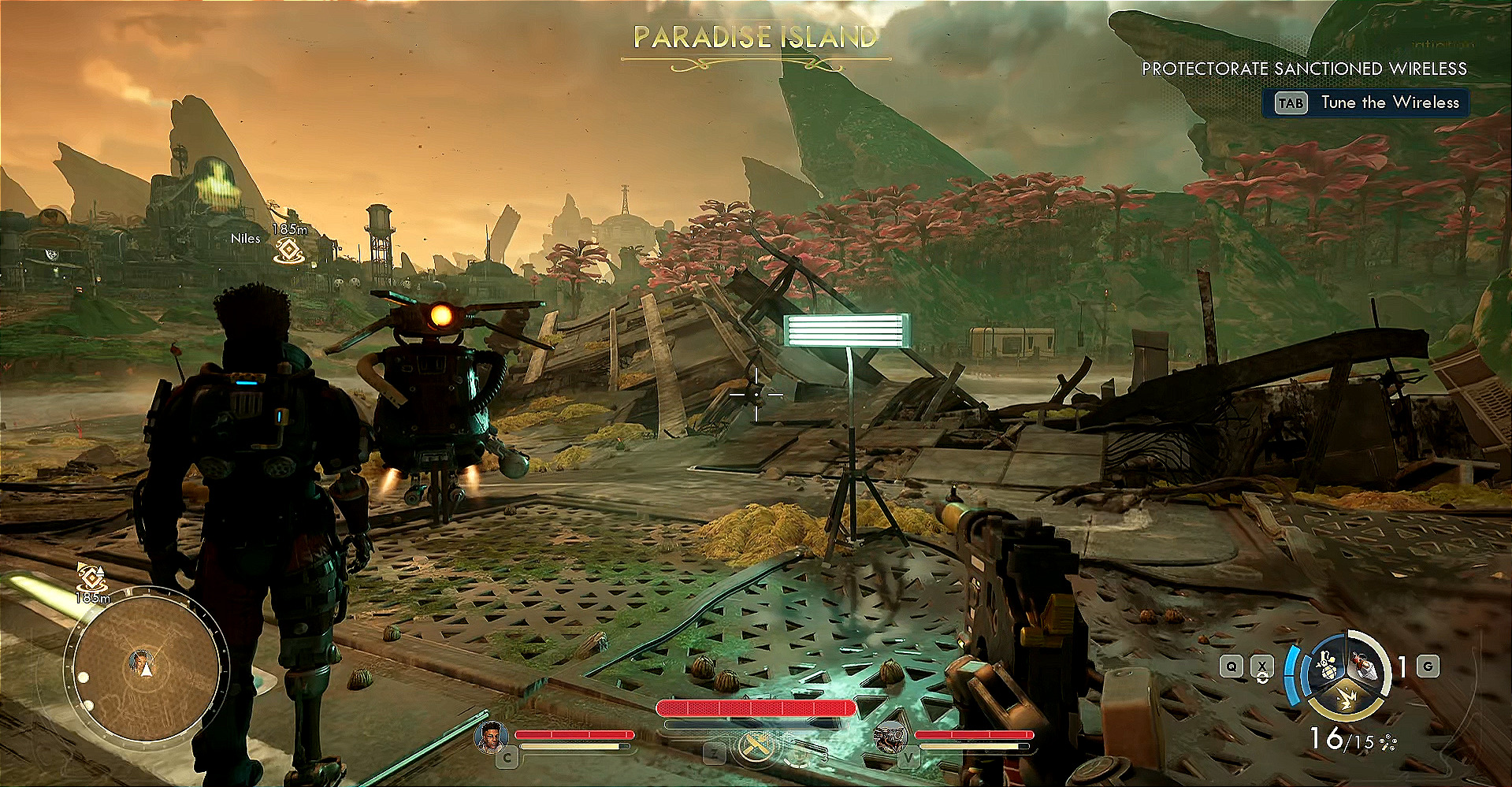1512x787 pixels.
Task: Click the circular minimap
Action: pyautogui.click(x=143, y=666)
